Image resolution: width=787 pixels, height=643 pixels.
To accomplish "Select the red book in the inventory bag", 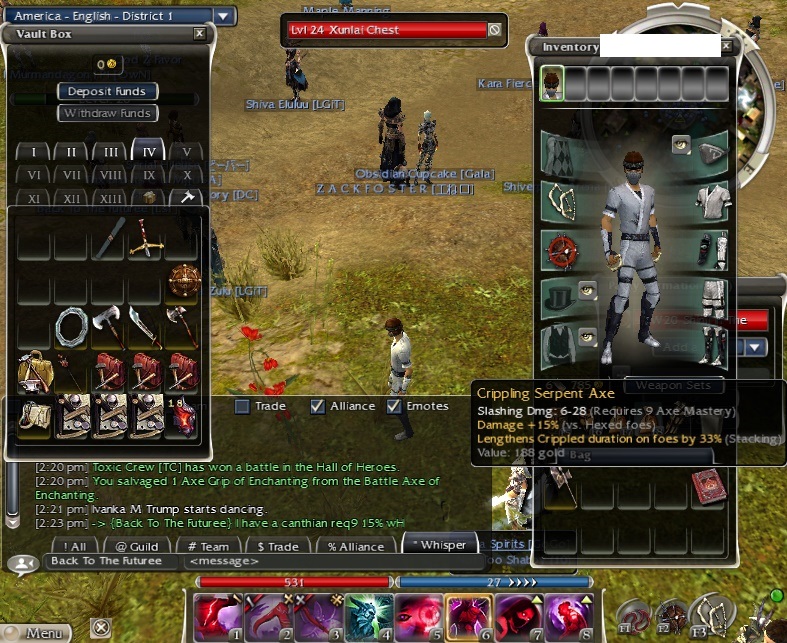I will click(x=706, y=486).
